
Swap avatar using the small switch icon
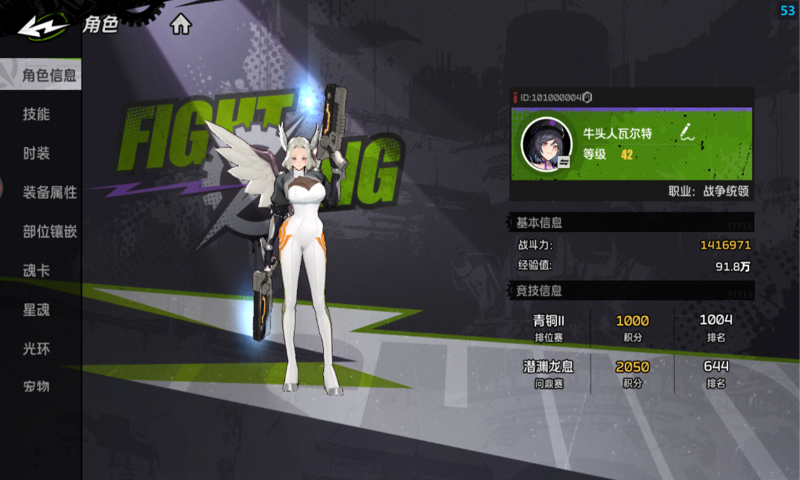565,160
